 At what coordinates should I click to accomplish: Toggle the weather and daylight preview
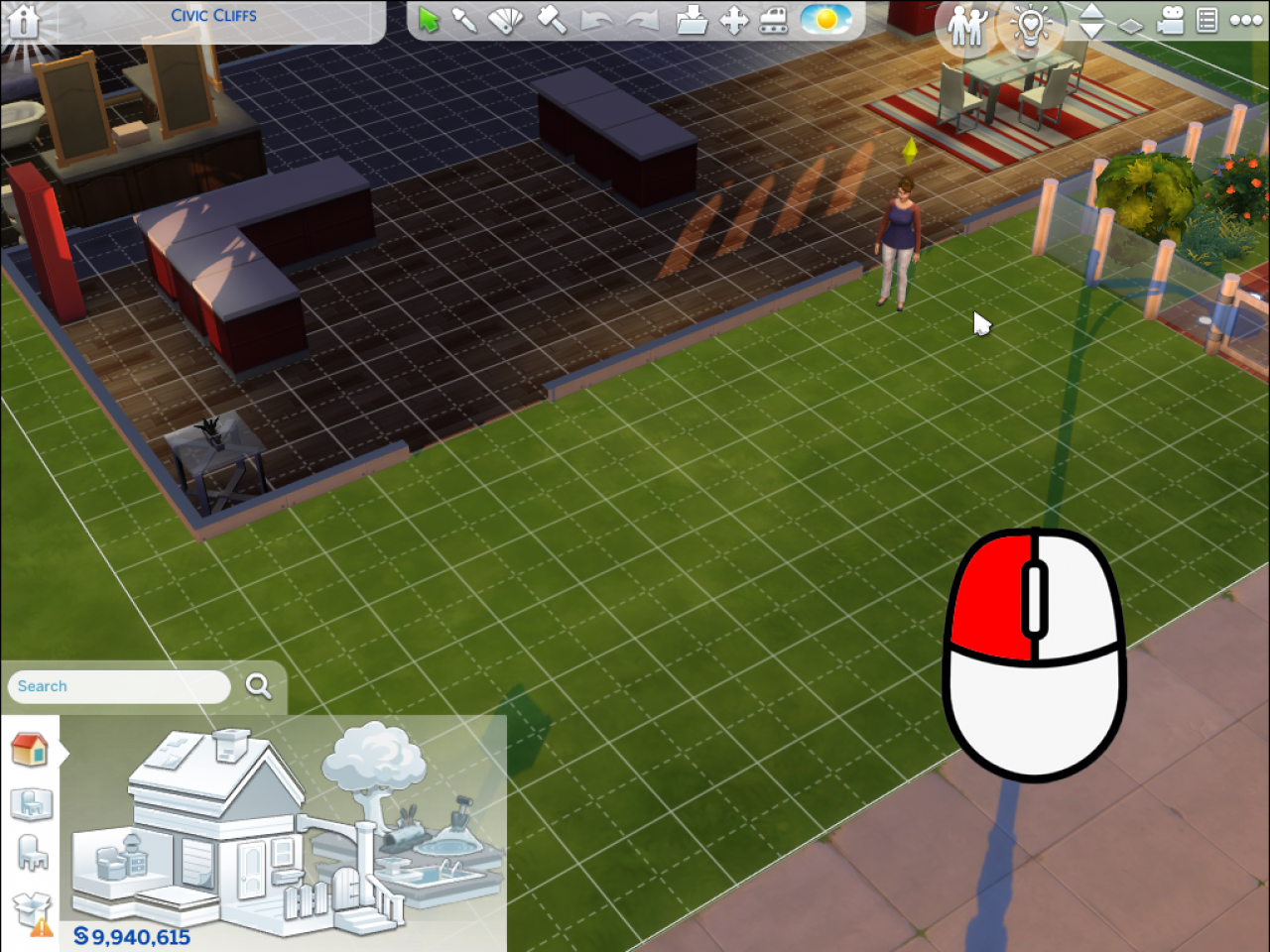pyautogui.click(x=826, y=20)
